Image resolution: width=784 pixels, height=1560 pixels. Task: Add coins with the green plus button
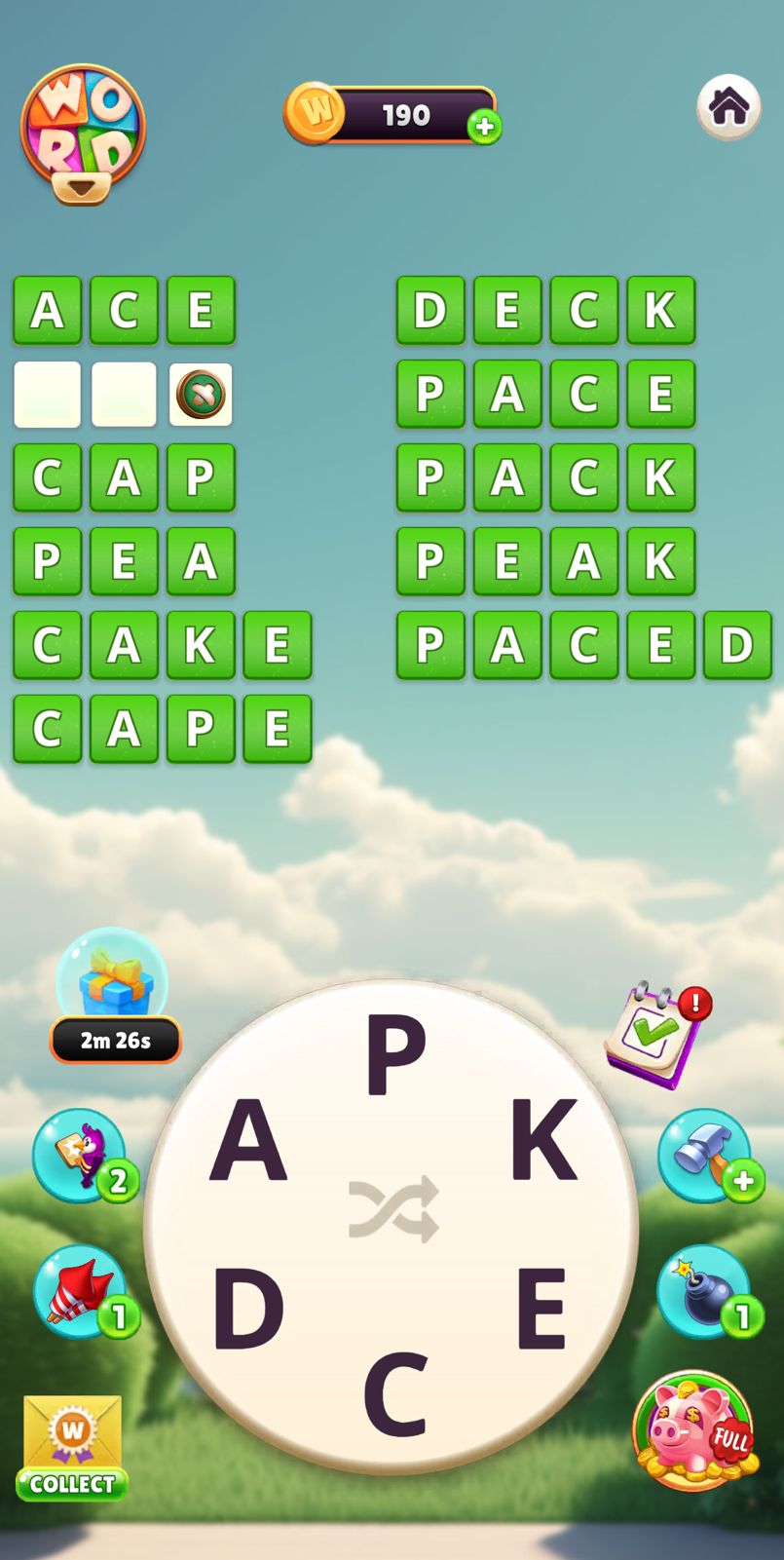pyautogui.click(x=484, y=127)
